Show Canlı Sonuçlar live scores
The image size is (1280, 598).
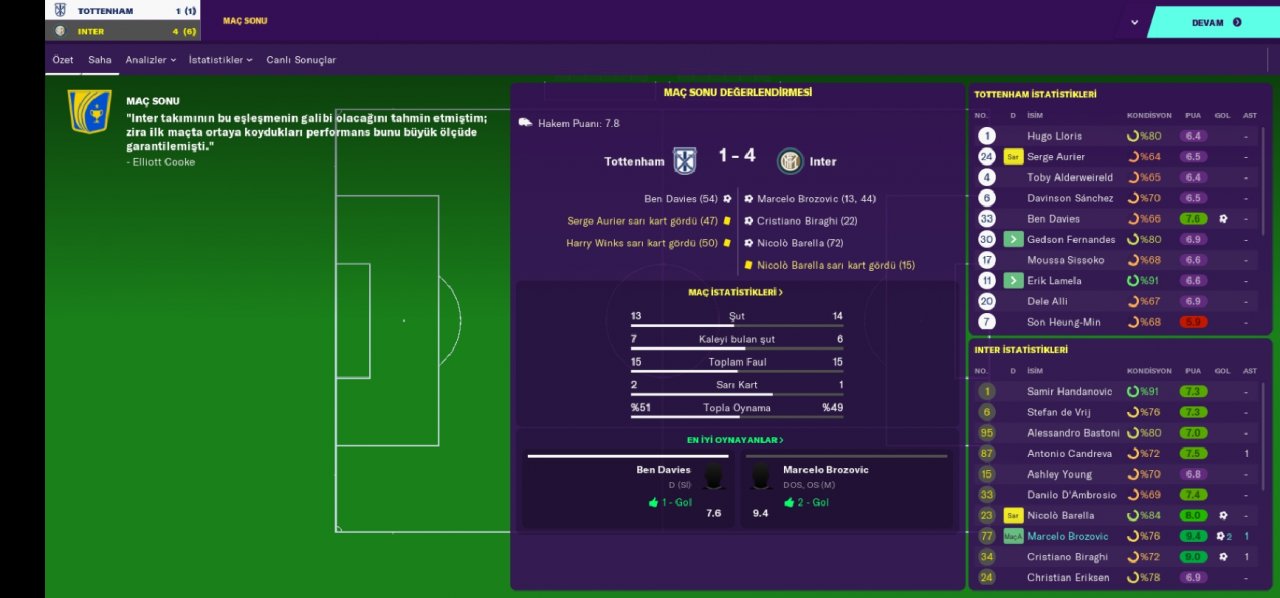(x=301, y=60)
